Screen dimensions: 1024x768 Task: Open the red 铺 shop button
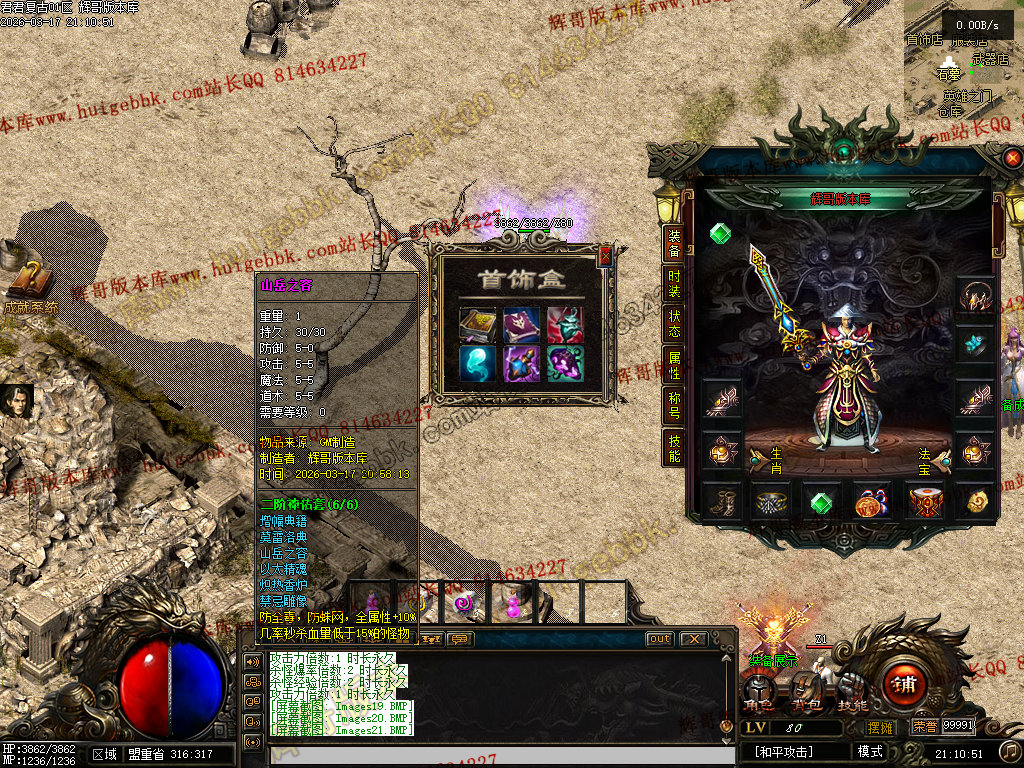pos(905,686)
